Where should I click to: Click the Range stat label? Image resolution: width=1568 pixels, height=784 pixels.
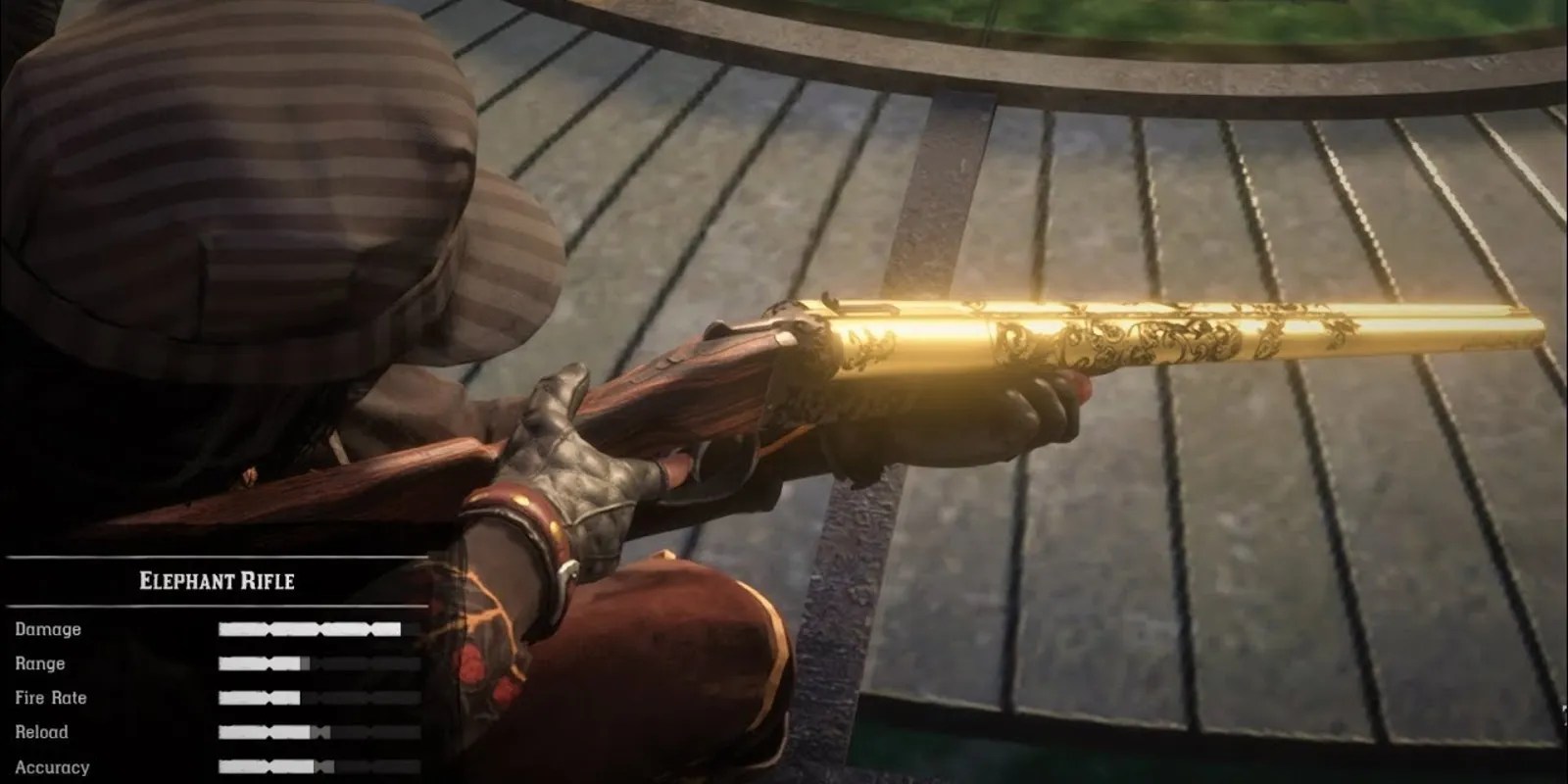(x=40, y=663)
